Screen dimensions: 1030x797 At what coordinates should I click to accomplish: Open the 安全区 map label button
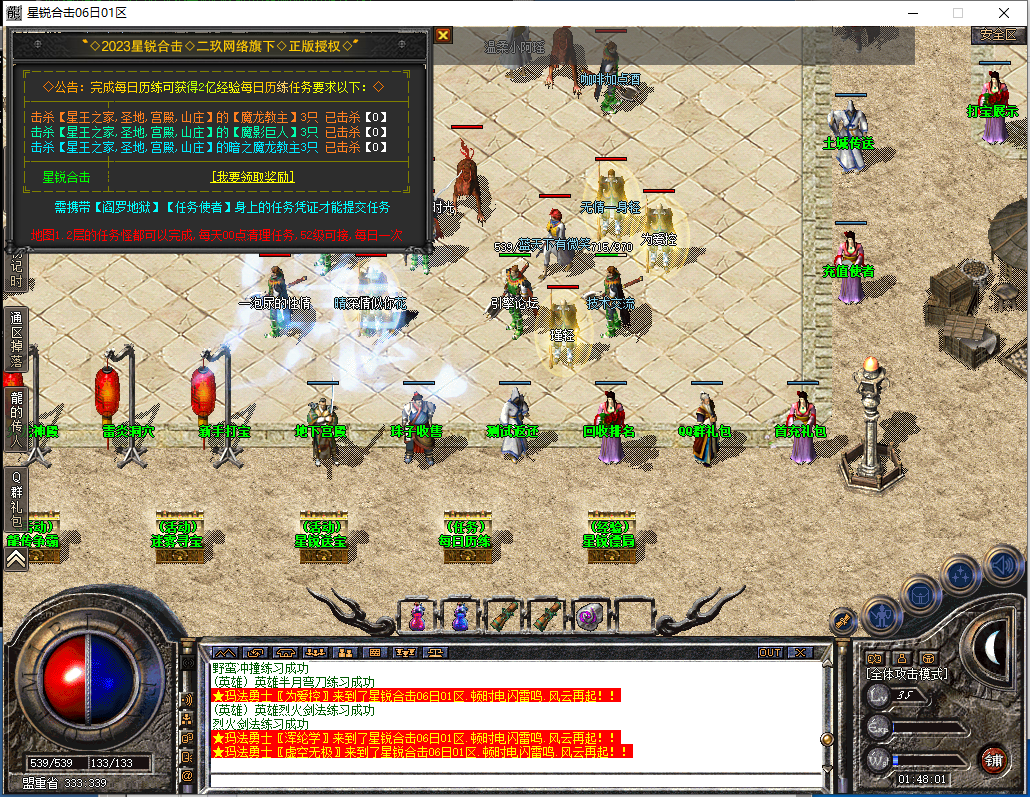pos(997,34)
